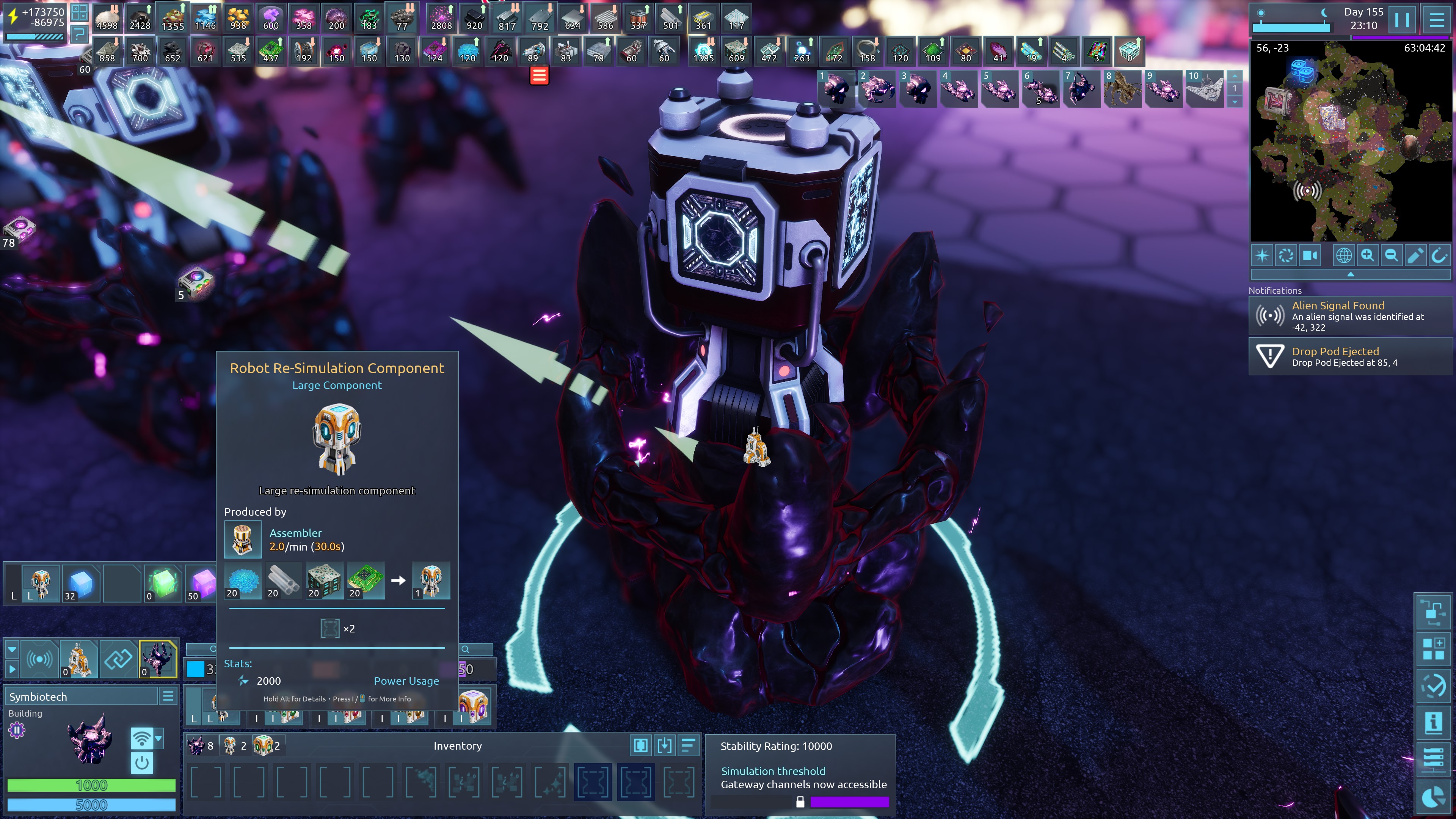Select the pencil draw tool under minimap

click(x=1415, y=256)
